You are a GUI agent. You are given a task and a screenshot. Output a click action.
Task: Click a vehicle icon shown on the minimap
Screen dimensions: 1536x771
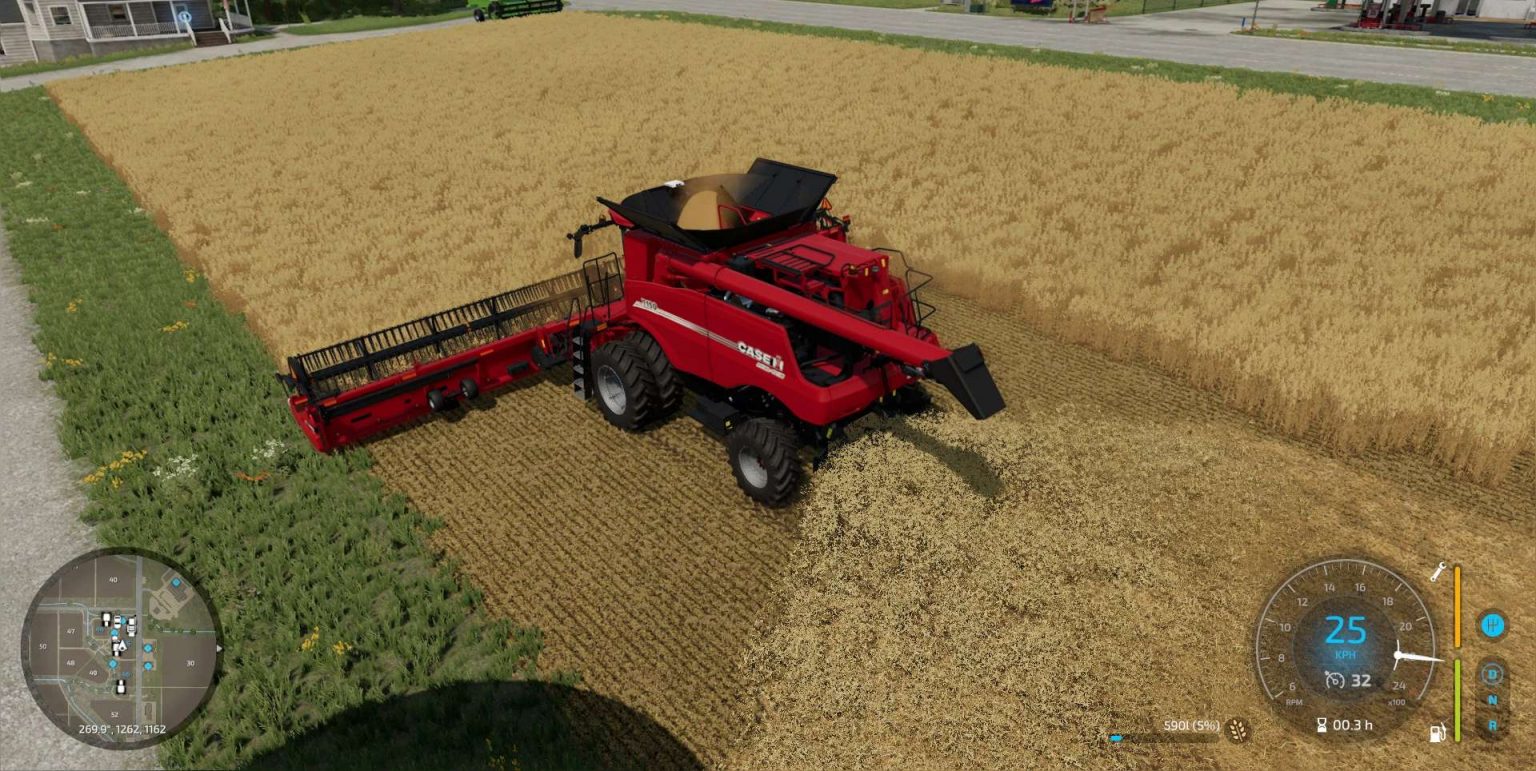point(106,617)
